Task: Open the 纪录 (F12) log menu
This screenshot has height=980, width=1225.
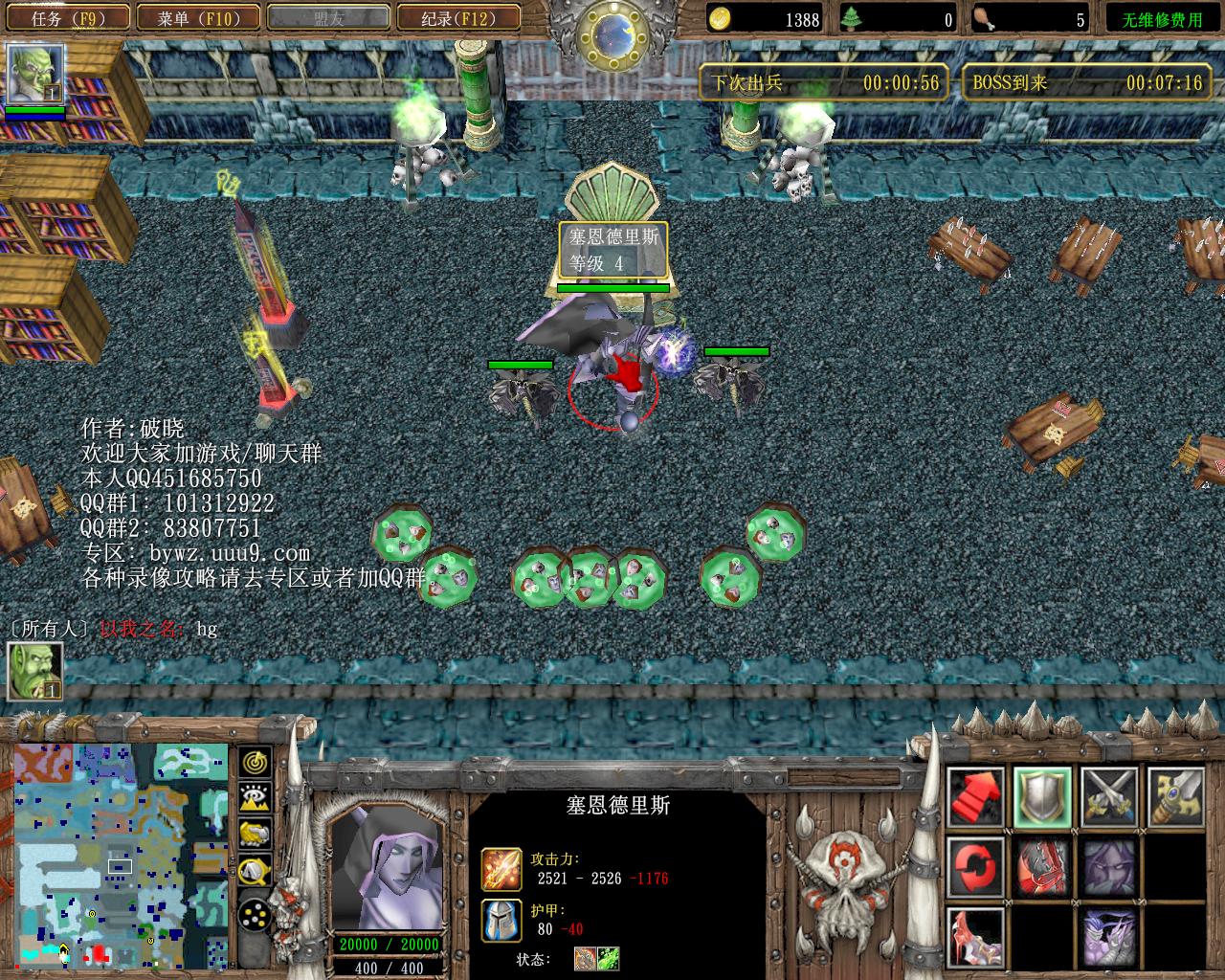Action: (457, 17)
